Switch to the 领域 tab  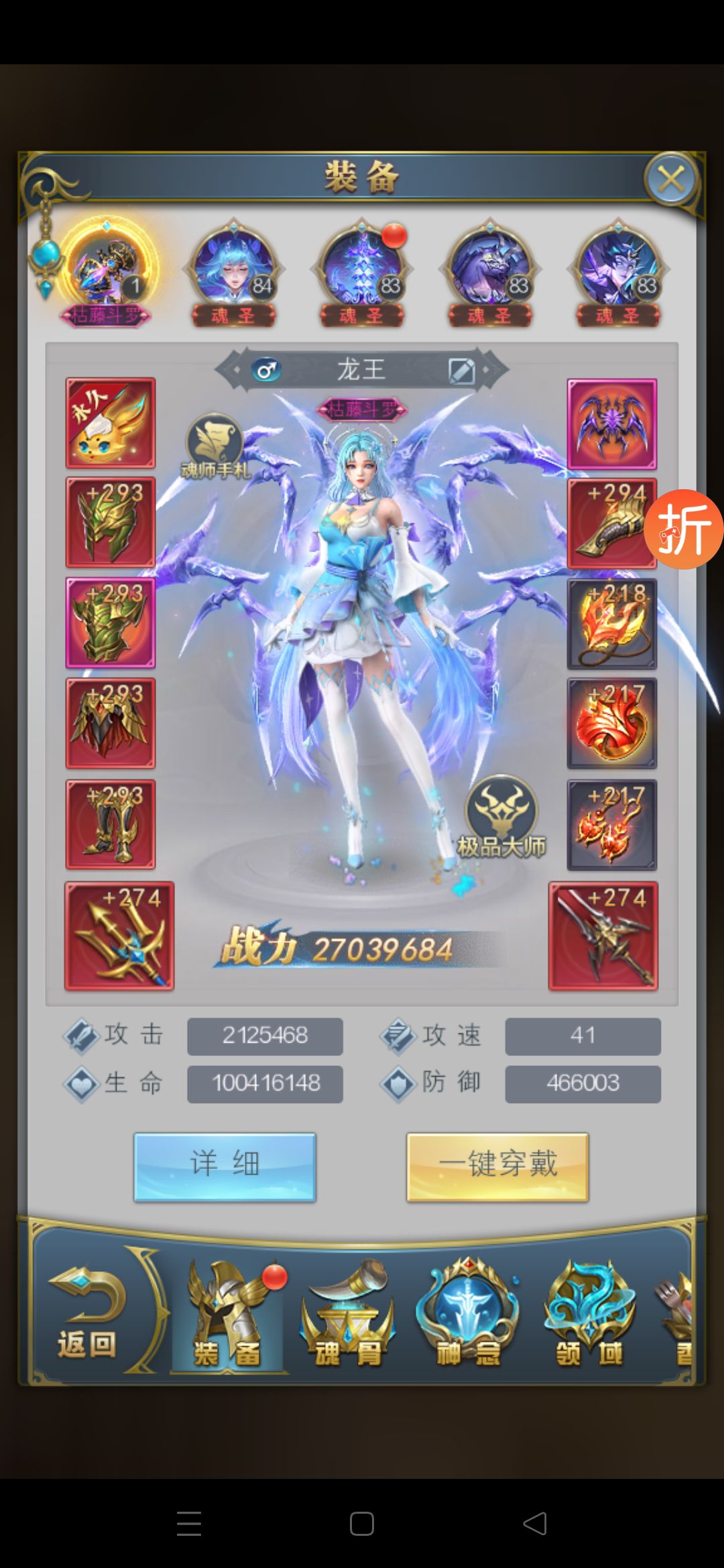pyautogui.click(x=589, y=1315)
